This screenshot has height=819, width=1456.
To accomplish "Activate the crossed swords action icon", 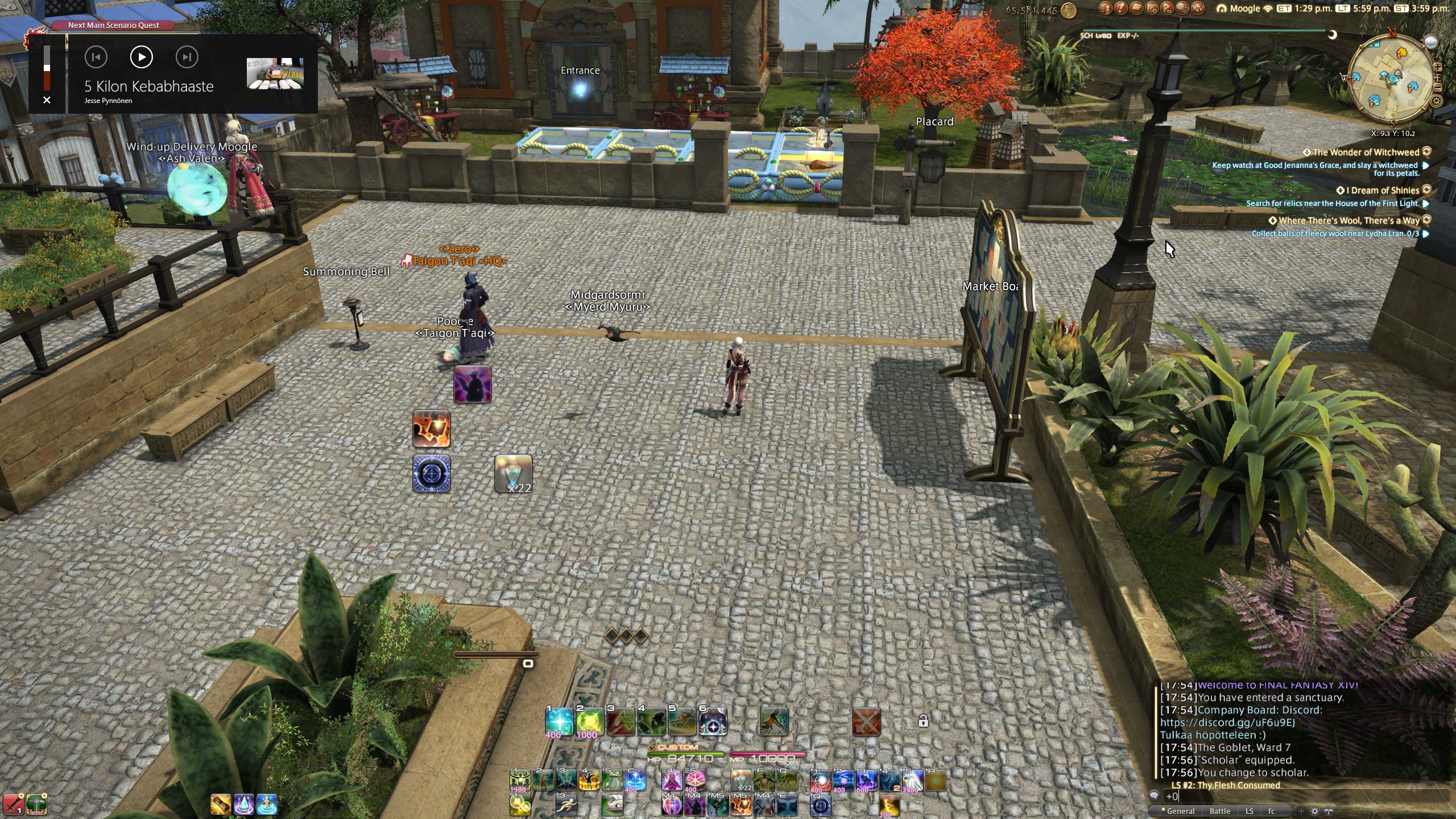I will click(866, 722).
